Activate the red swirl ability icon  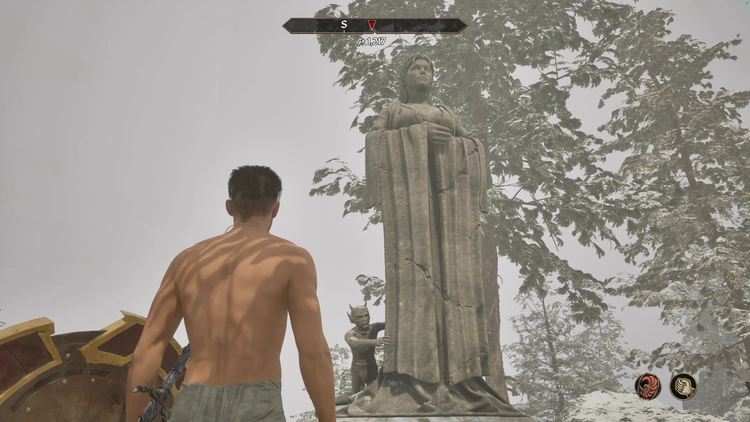pyautogui.click(x=648, y=386)
